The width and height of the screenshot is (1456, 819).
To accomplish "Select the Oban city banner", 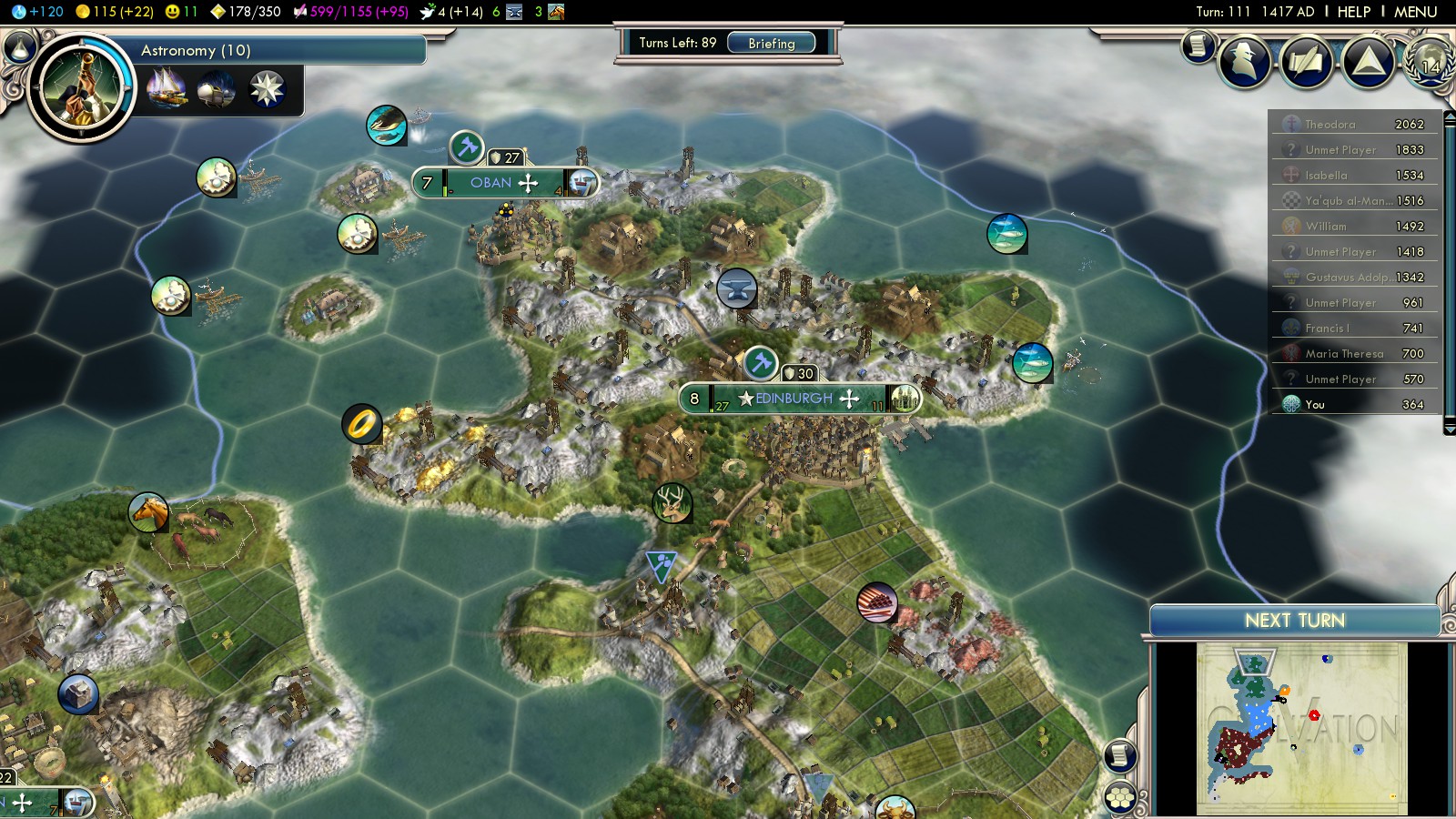I will pyautogui.click(x=491, y=183).
